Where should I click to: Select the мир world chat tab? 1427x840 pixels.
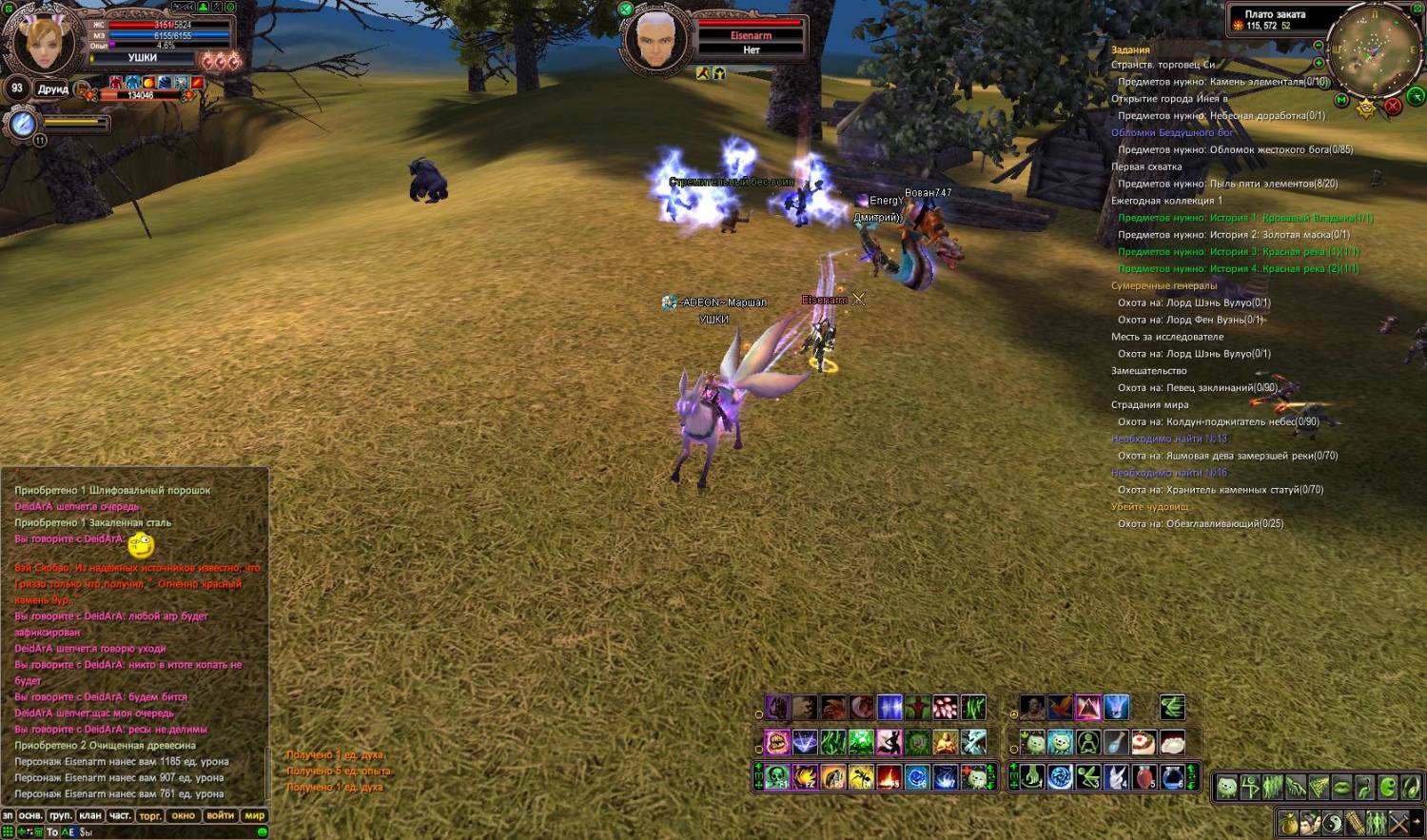(255, 815)
